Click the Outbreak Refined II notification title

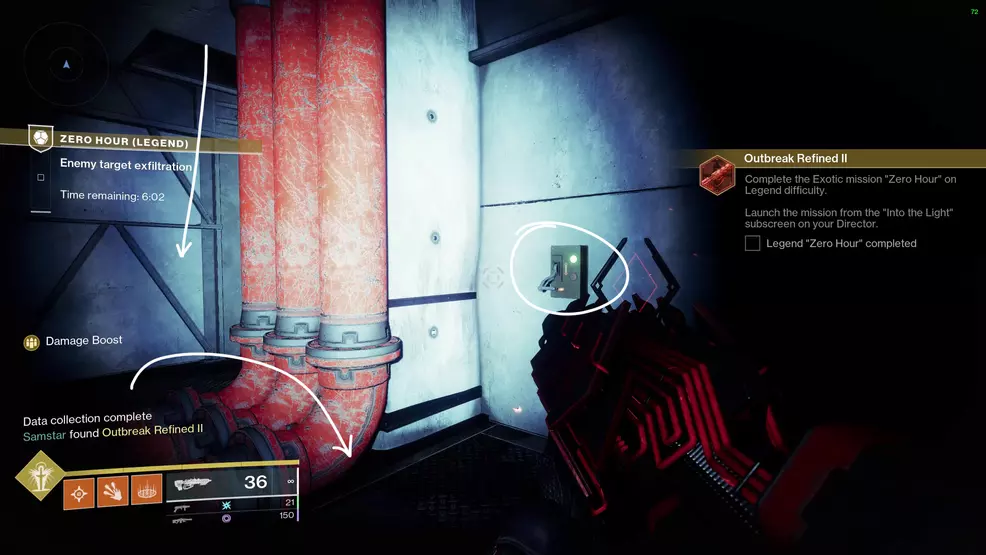pos(796,158)
